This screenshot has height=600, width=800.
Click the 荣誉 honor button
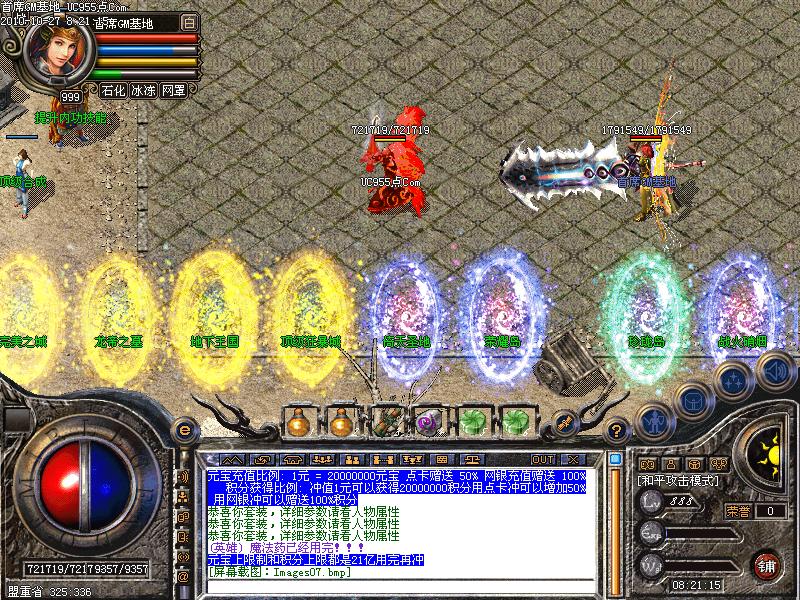(735, 510)
